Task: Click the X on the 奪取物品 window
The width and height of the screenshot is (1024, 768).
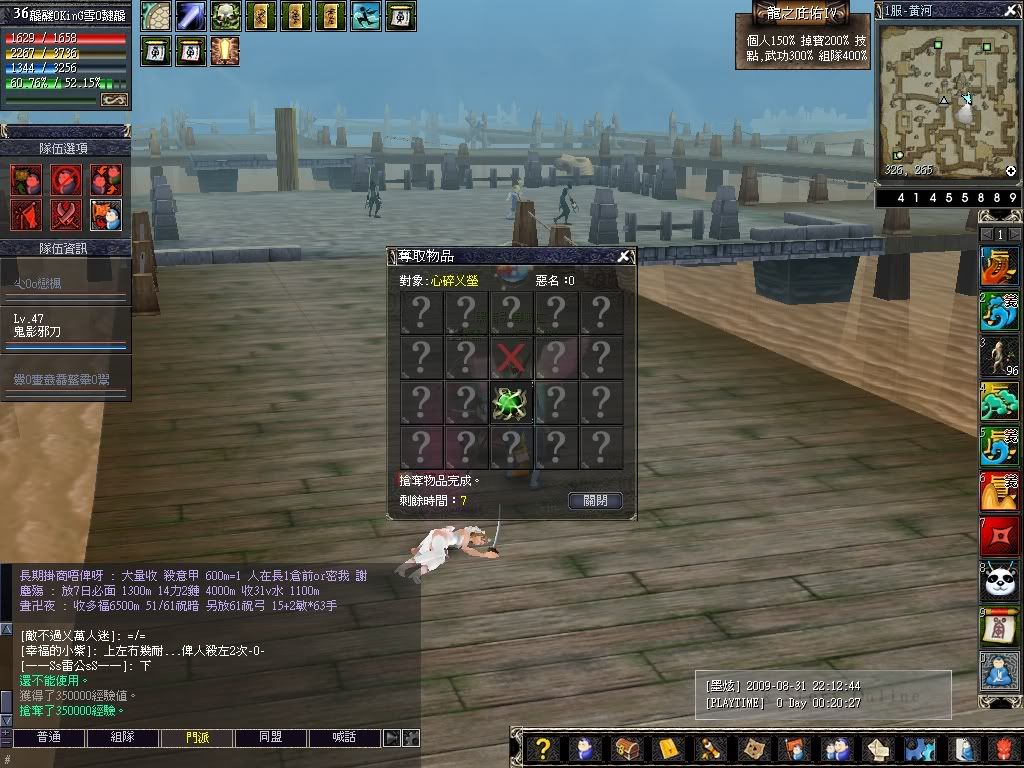Action: 623,256
